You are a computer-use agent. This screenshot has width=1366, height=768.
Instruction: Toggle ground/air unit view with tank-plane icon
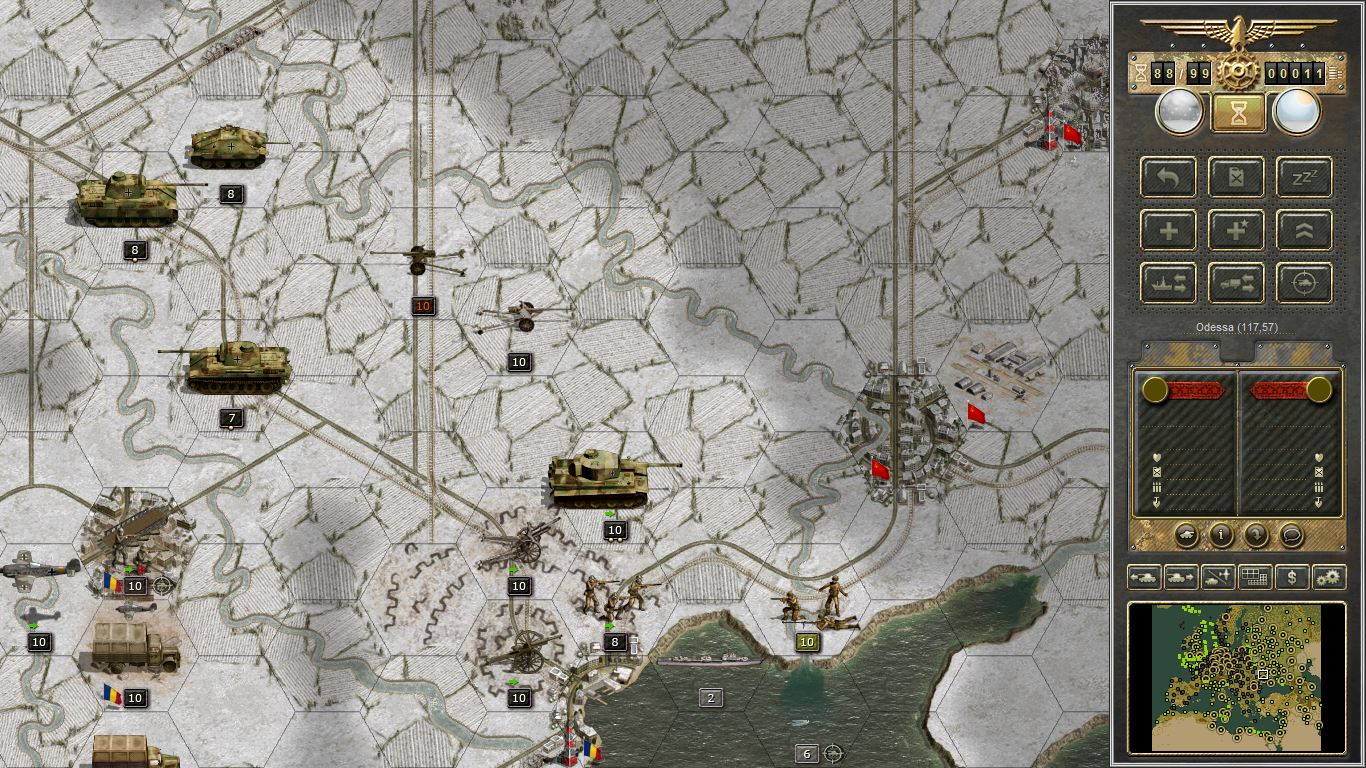(1216, 577)
